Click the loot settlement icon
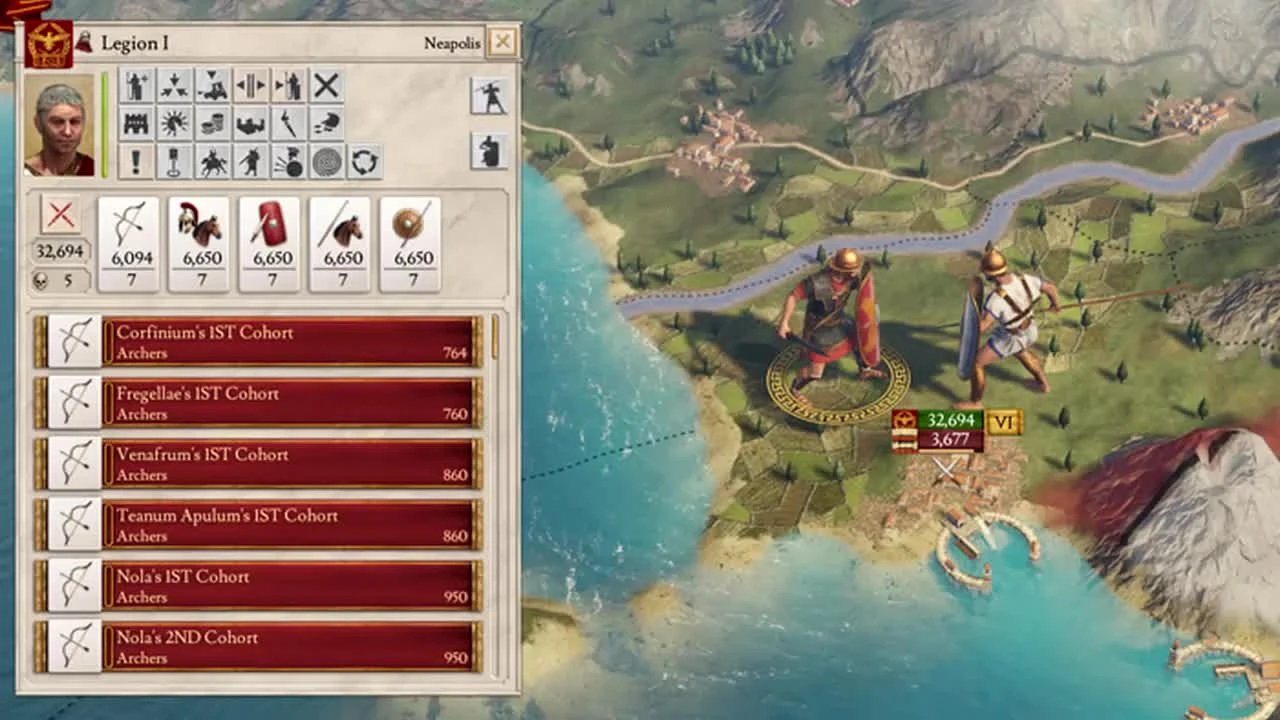This screenshot has width=1280, height=720. [213, 122]
